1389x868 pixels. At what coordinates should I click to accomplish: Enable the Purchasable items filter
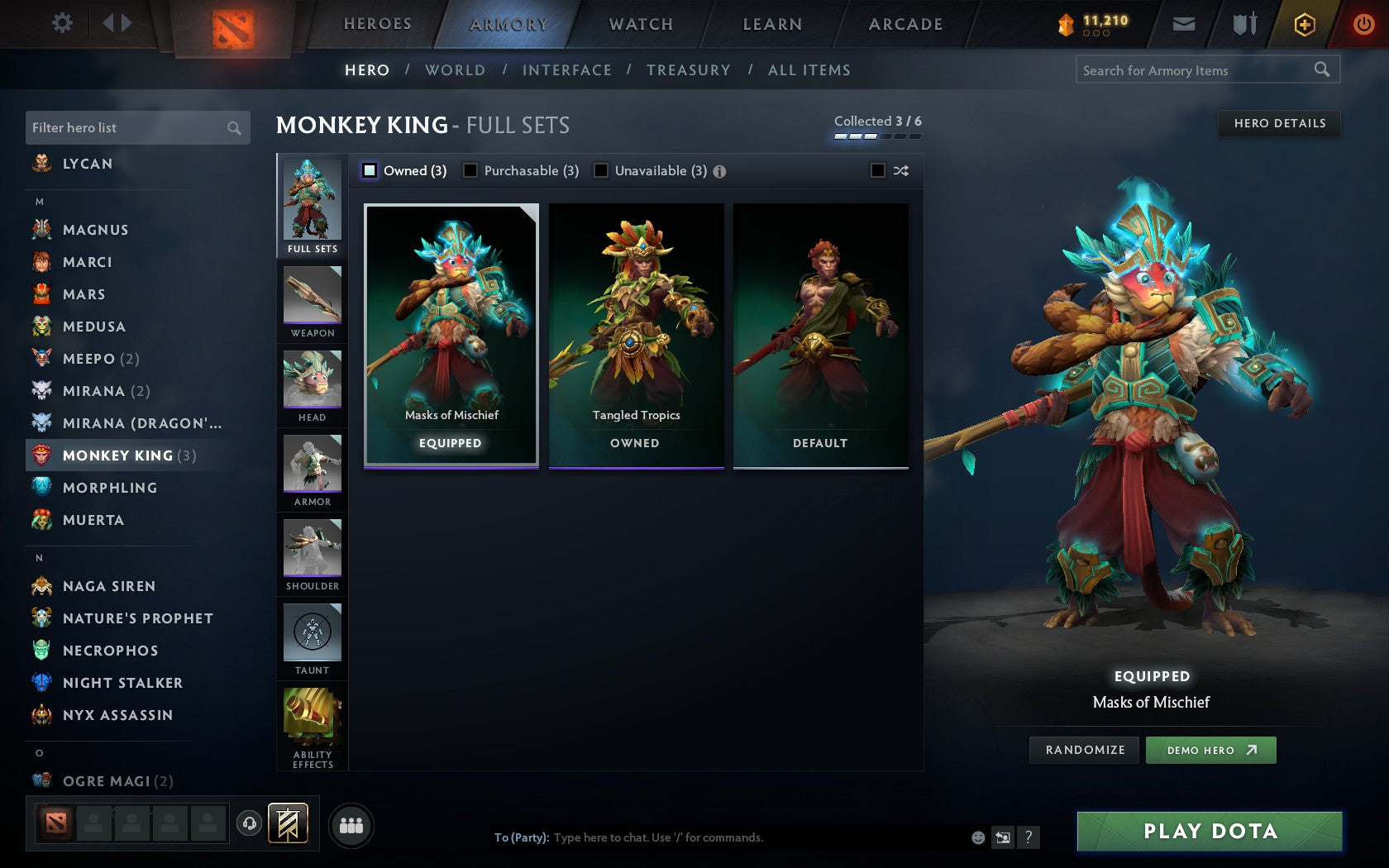coord(471,170)
